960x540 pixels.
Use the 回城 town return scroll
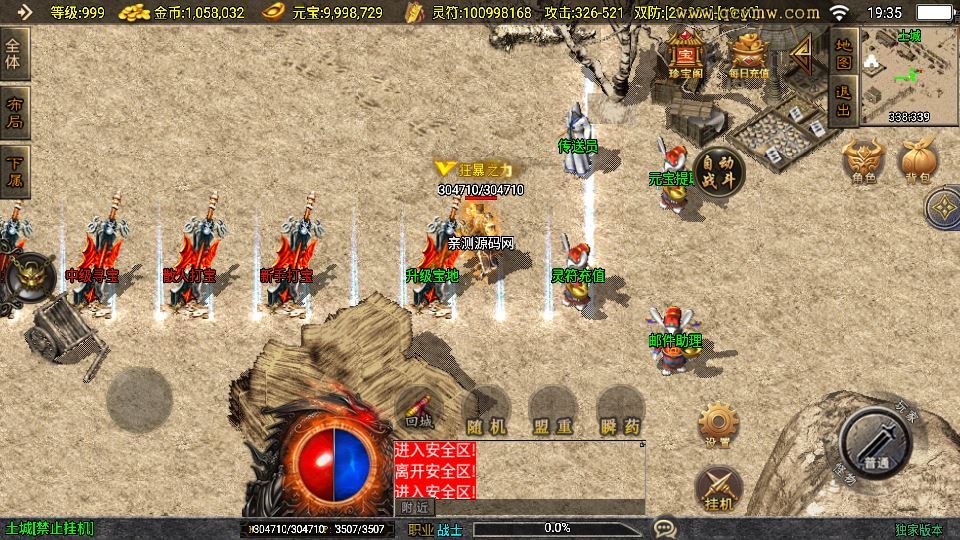[421, 410]
